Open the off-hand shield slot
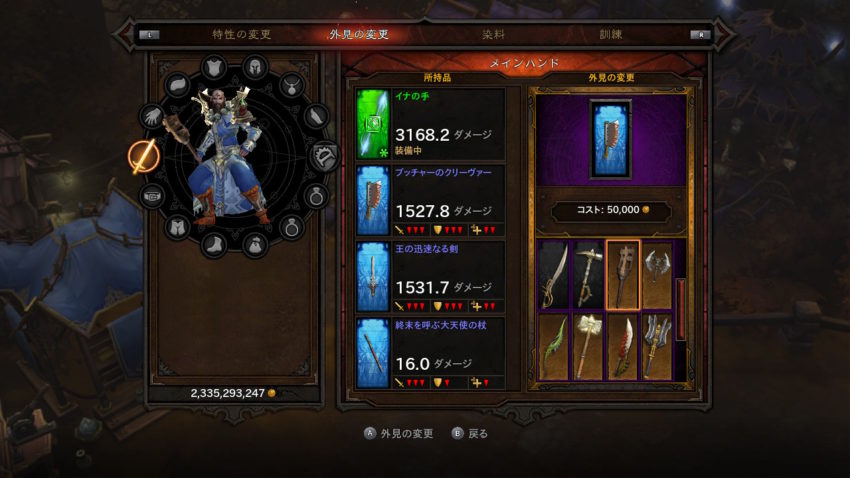 tap(325, 156)
